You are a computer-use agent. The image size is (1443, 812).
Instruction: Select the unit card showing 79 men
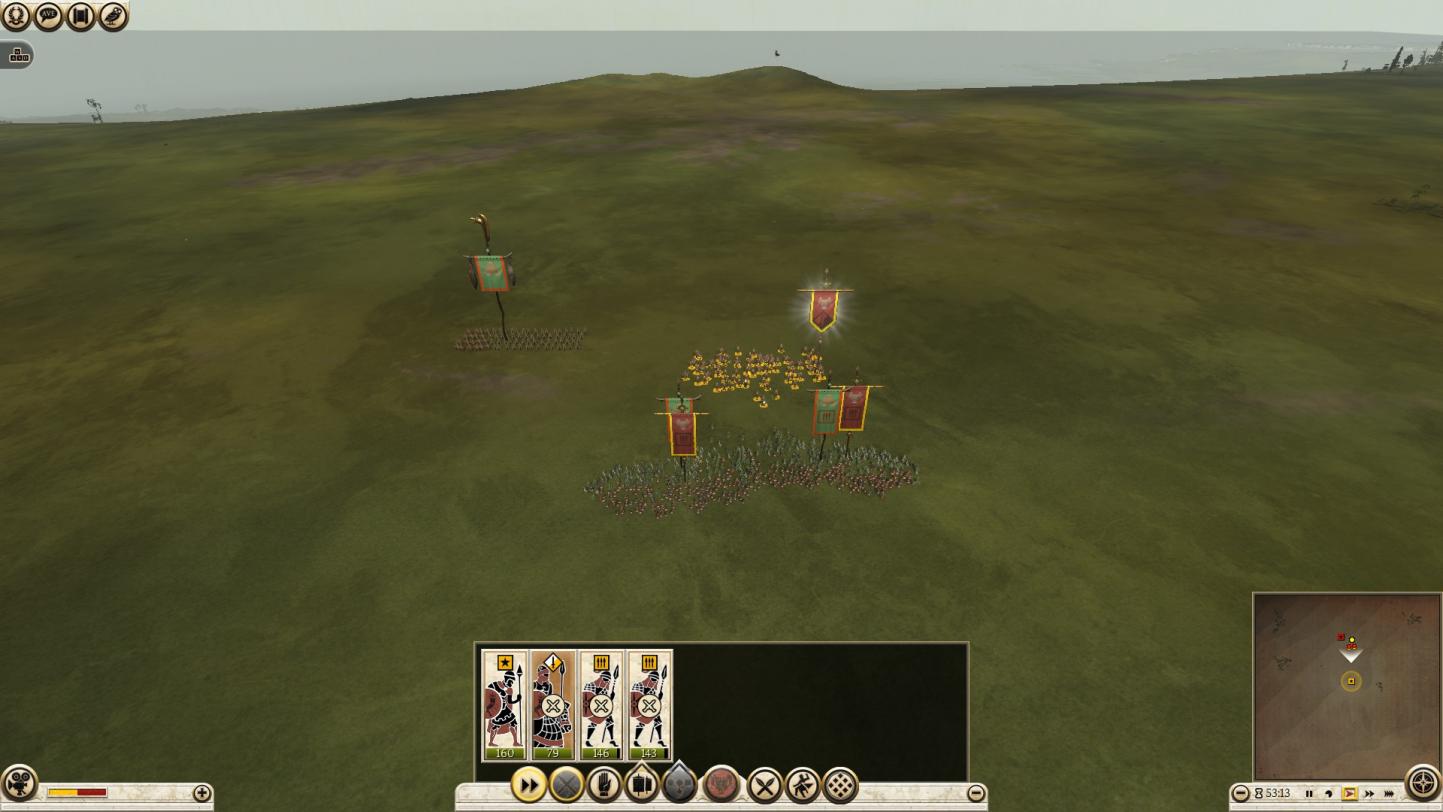(x=552, y=704)
